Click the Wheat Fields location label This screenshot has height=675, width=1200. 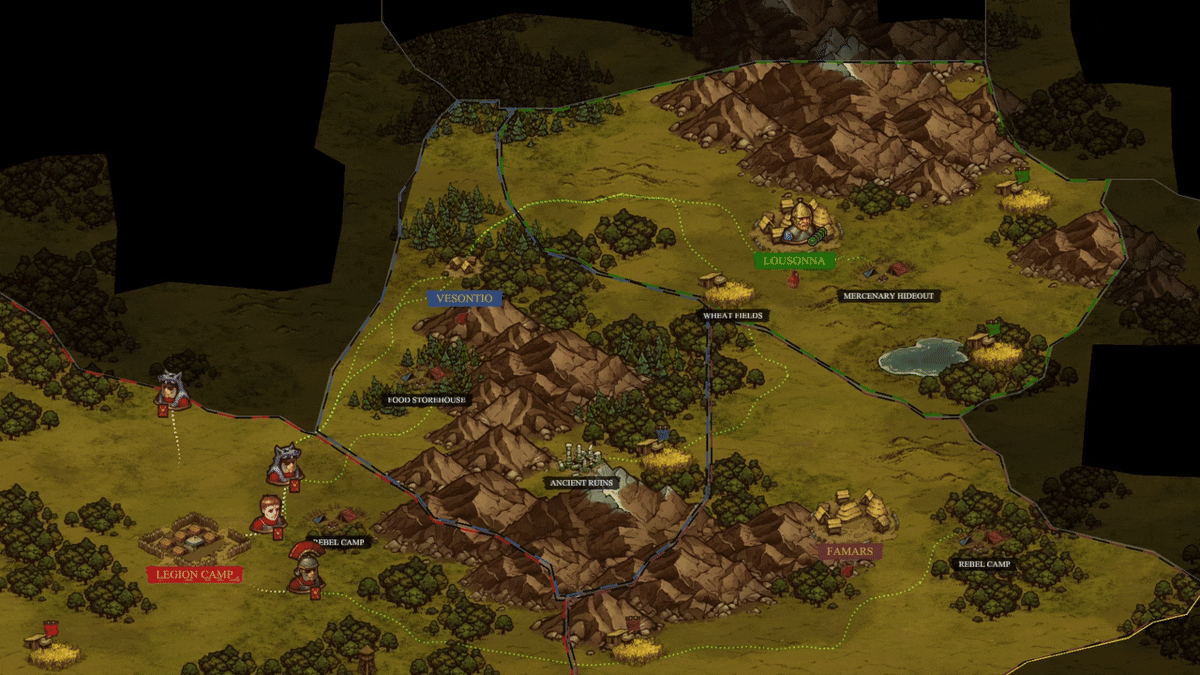[x=733, y=316]
